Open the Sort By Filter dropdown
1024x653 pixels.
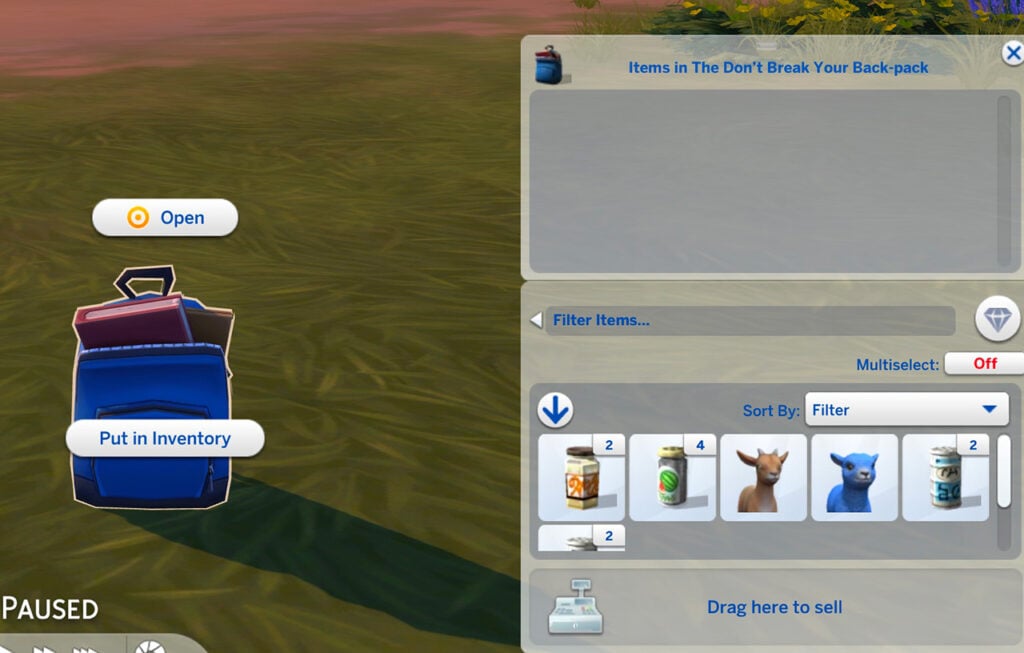coord(906,410)
